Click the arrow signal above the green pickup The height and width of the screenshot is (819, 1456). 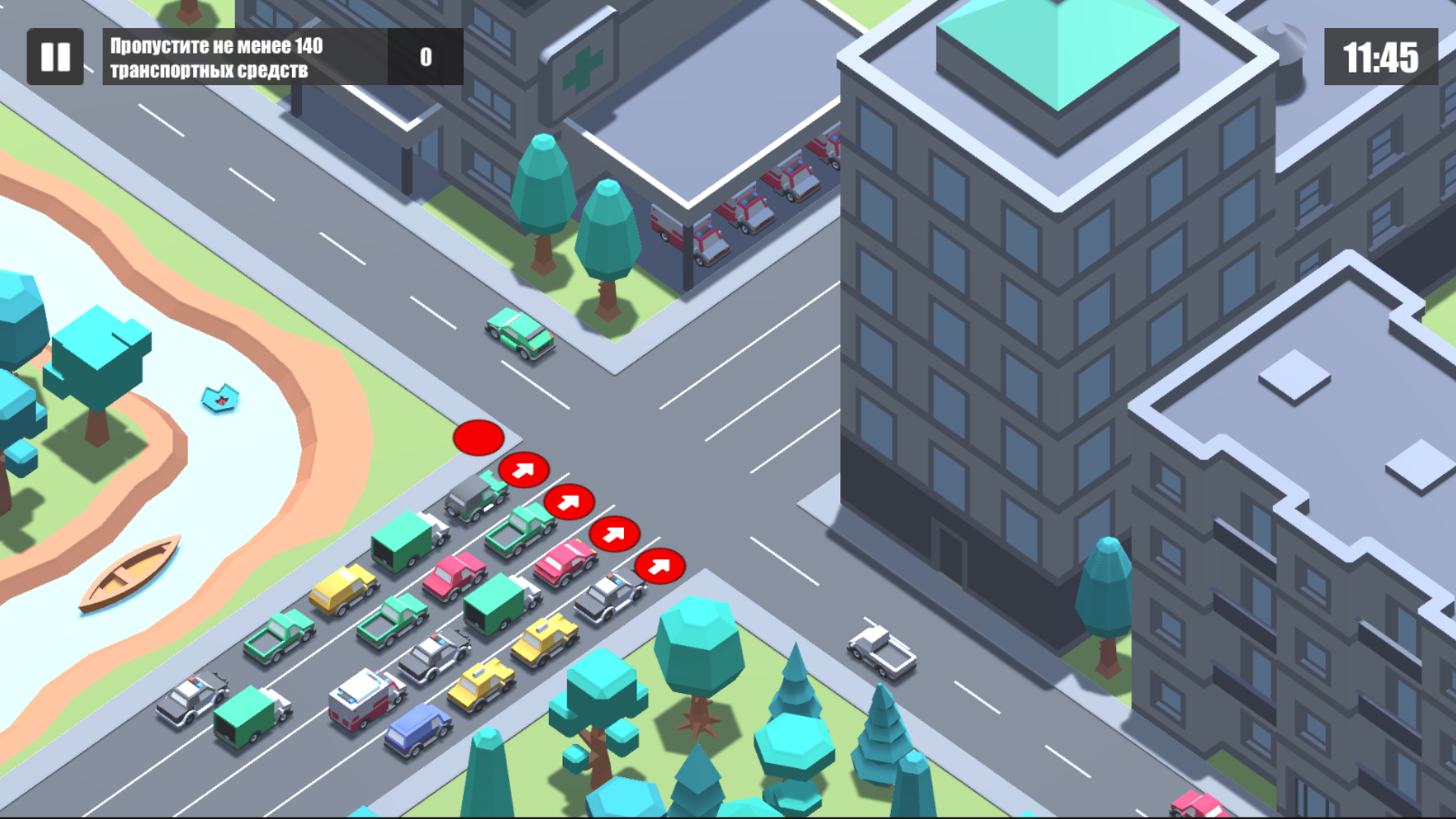[570, 502]
